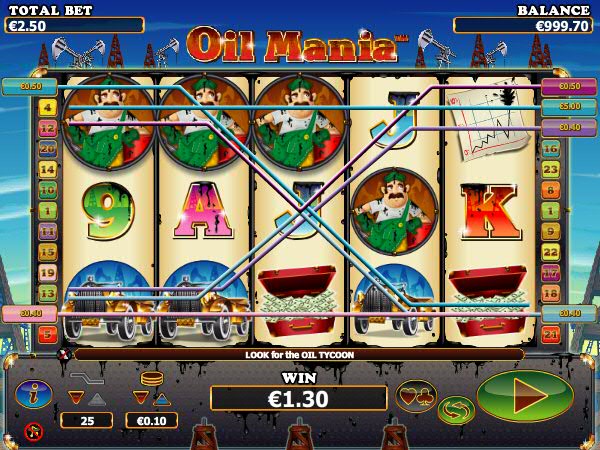Choose payline 12 marker
This screenshot has width=600, height=450.
point(47,128)
